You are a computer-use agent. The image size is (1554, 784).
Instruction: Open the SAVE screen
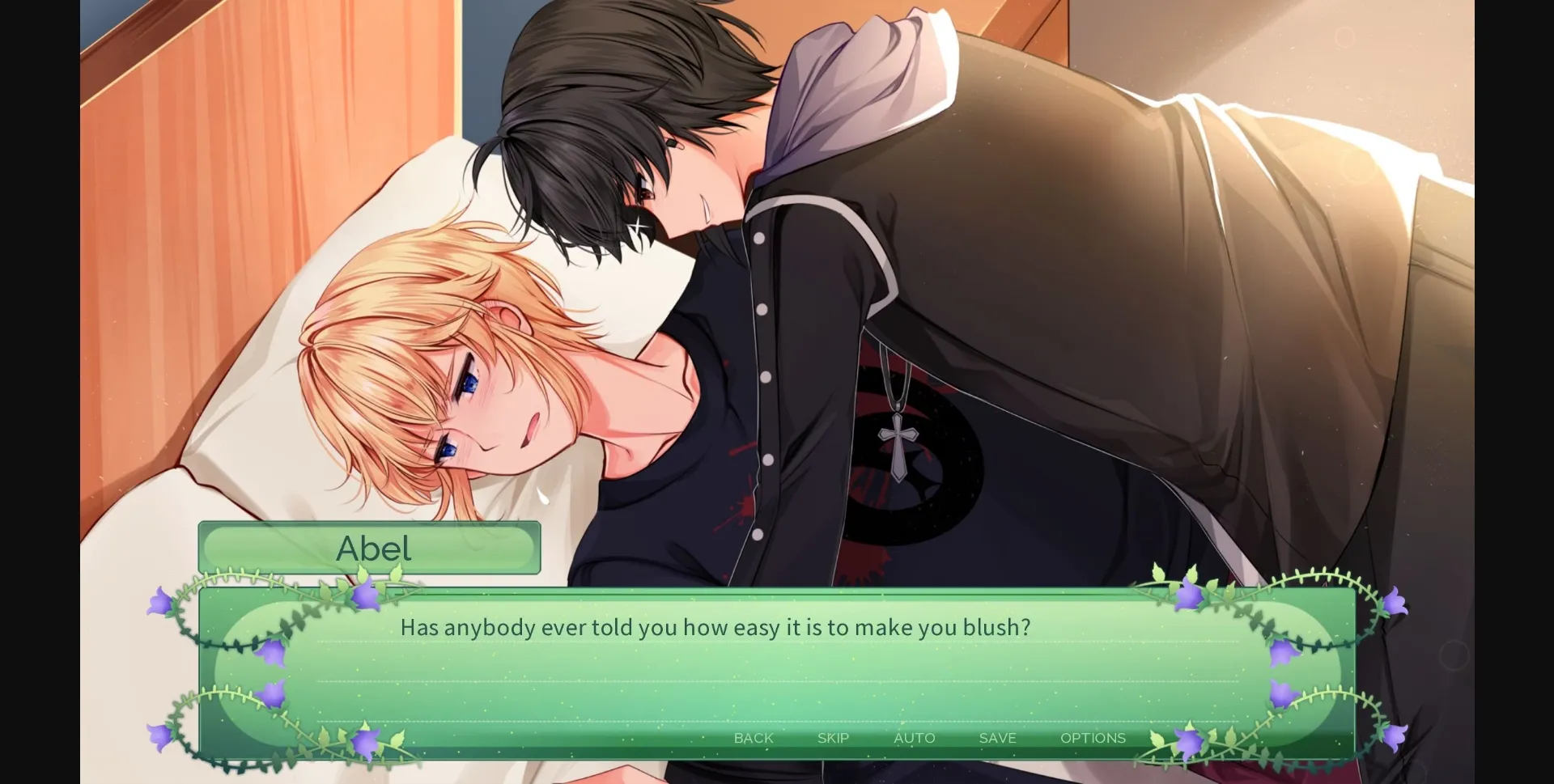click(996, 738)
